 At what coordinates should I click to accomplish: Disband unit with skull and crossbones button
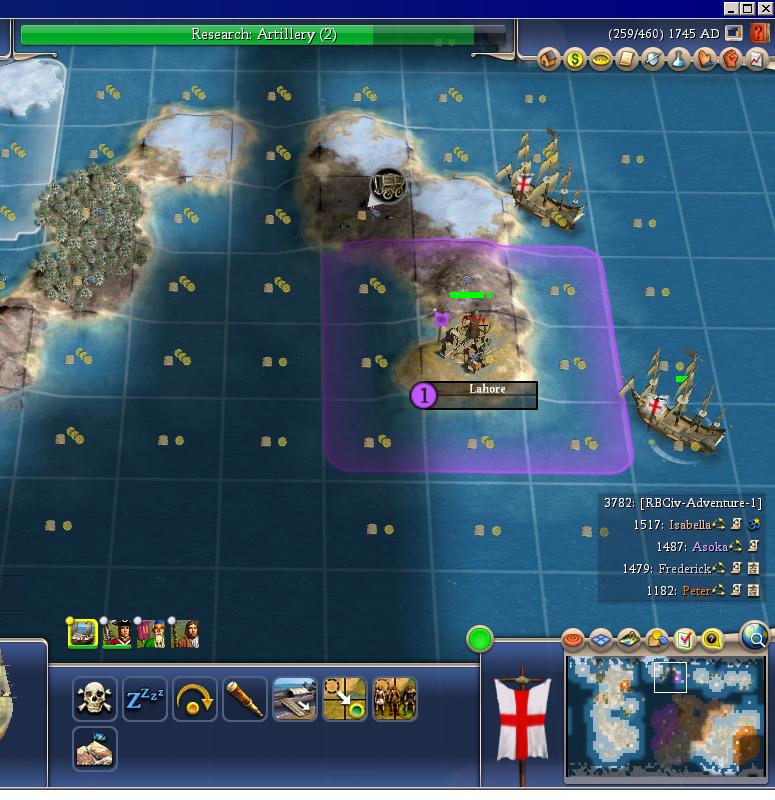coord(95,699)
